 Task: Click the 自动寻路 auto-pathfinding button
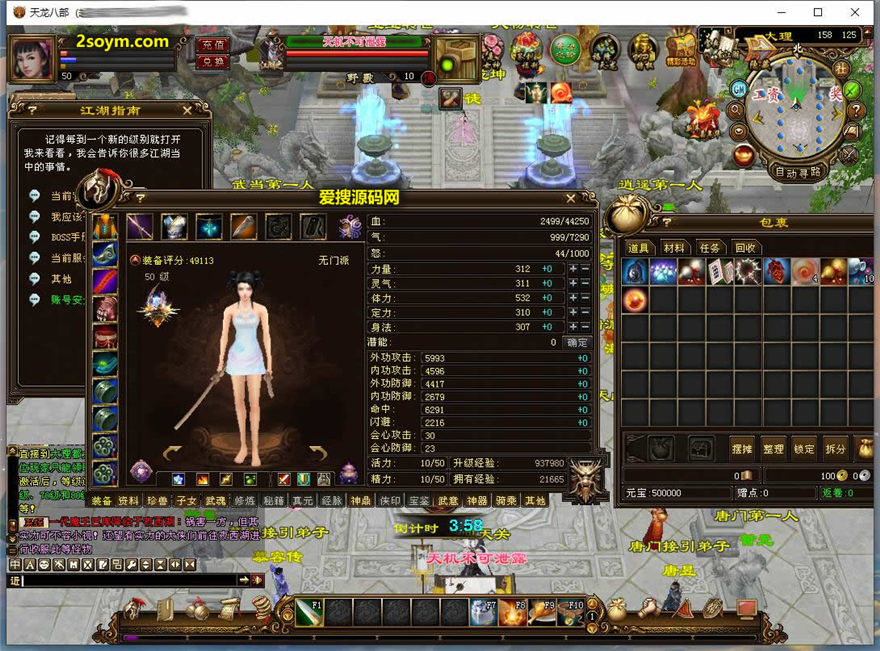point(797,171)
